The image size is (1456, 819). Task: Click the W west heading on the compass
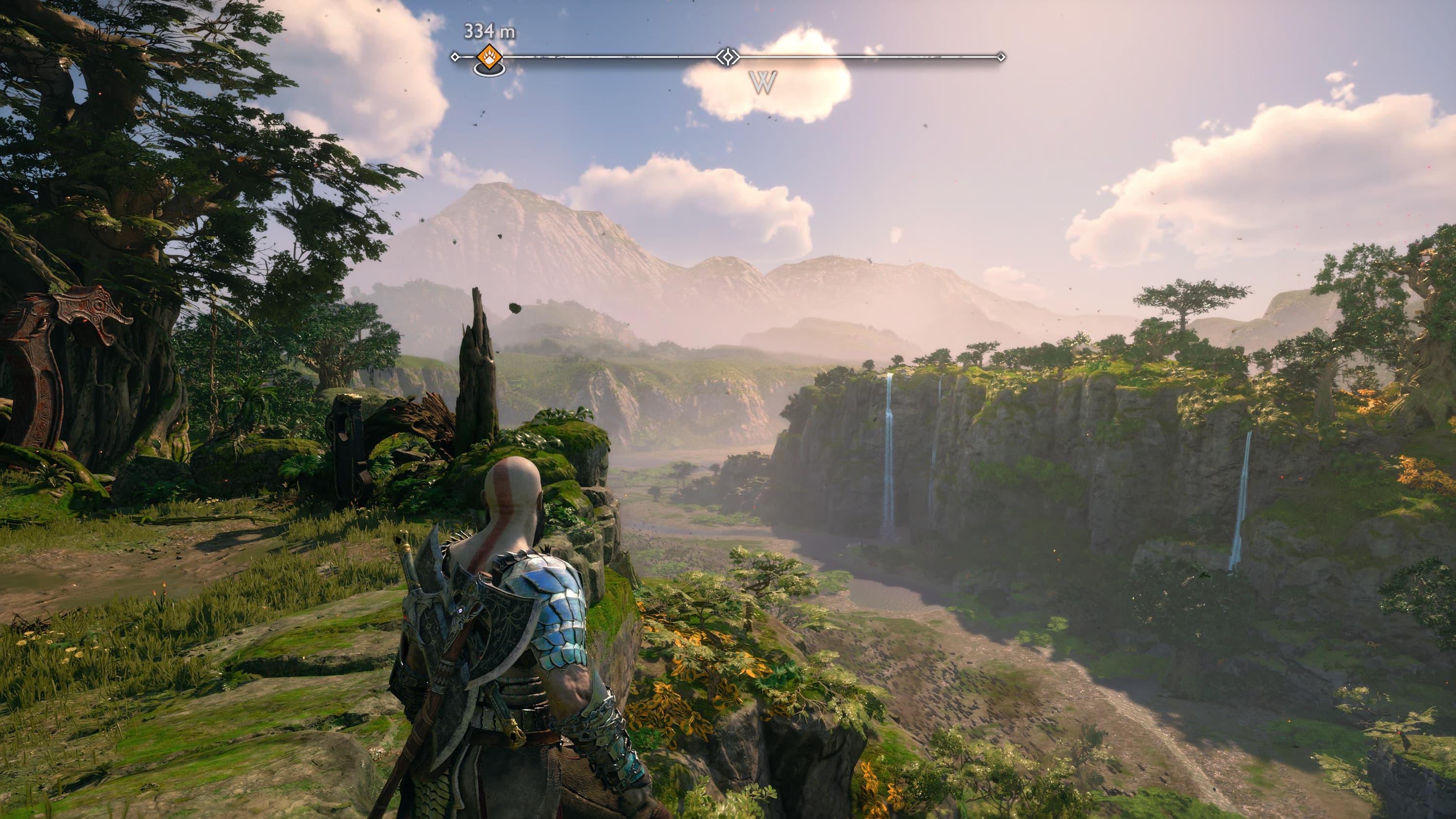point(762,82)
